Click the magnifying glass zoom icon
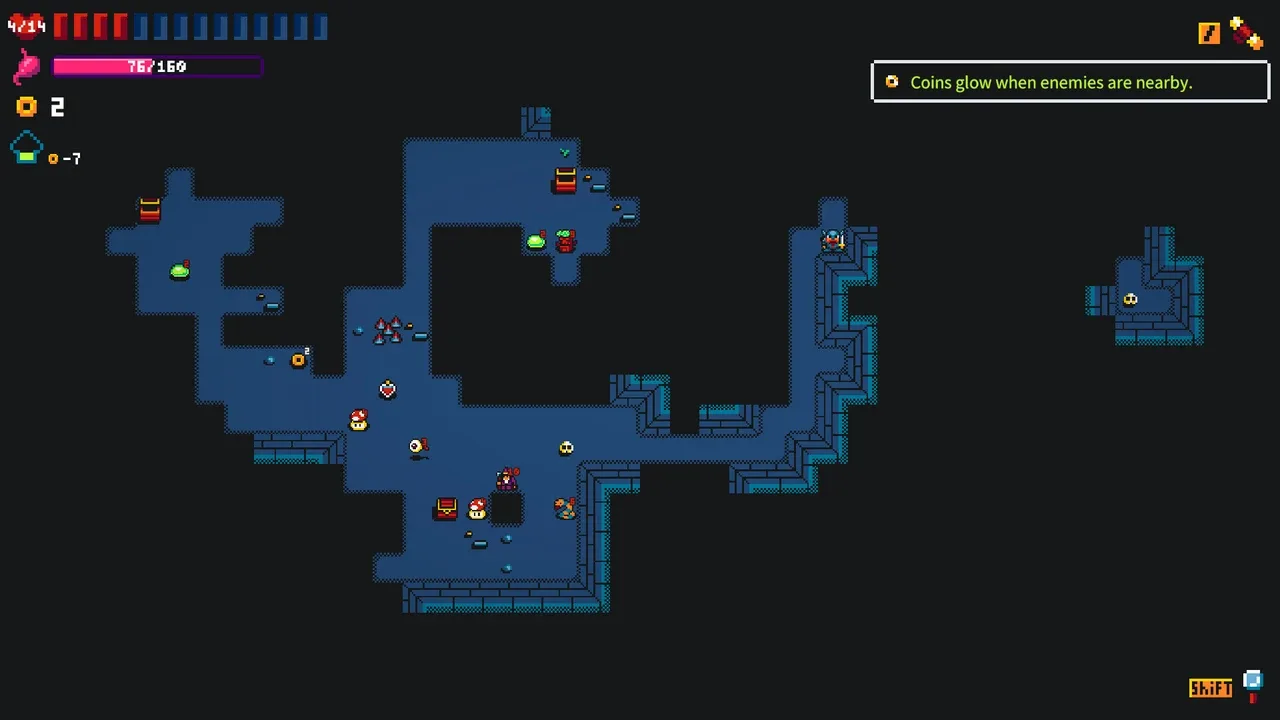The image size is (1280, 720). click(1253, 684)
